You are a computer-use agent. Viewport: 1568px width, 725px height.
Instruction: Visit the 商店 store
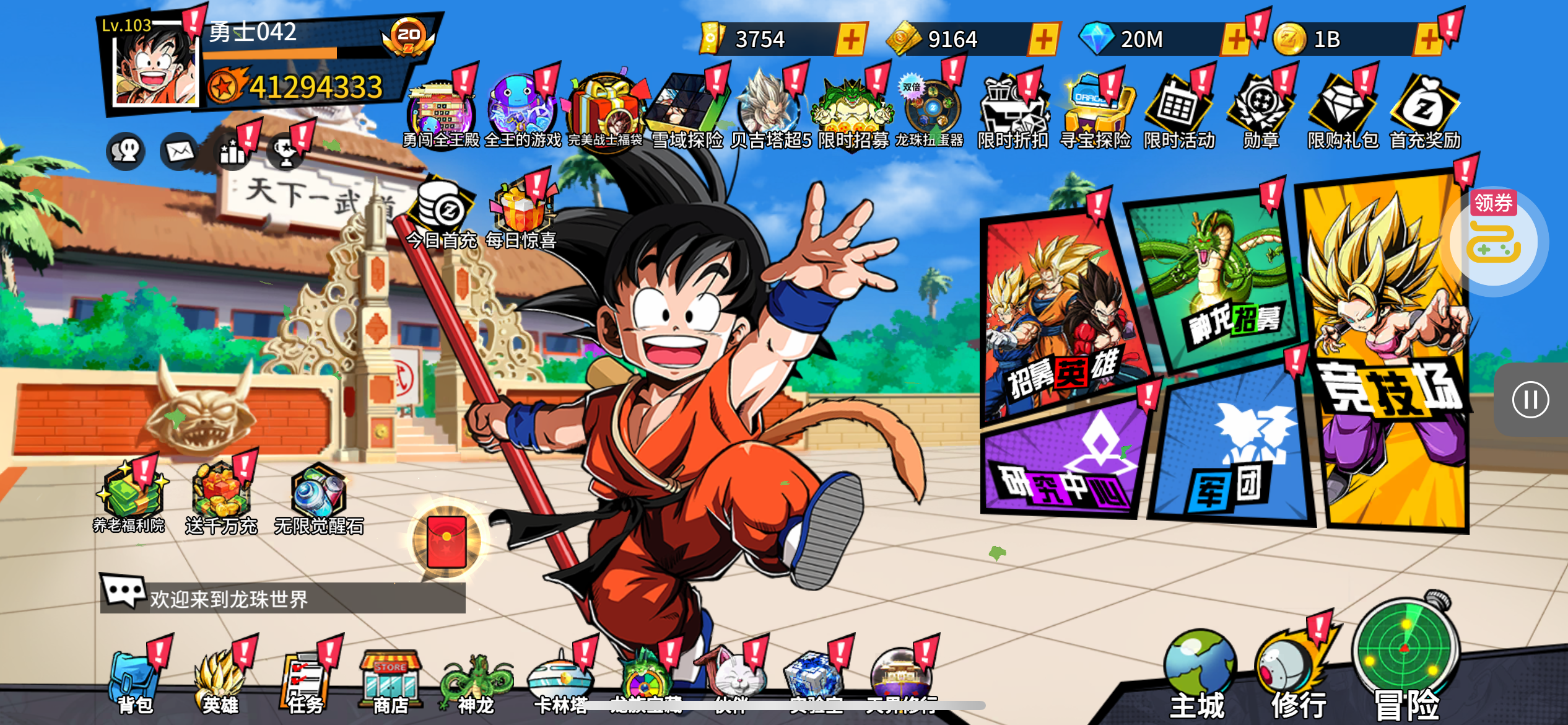[391, 682]
